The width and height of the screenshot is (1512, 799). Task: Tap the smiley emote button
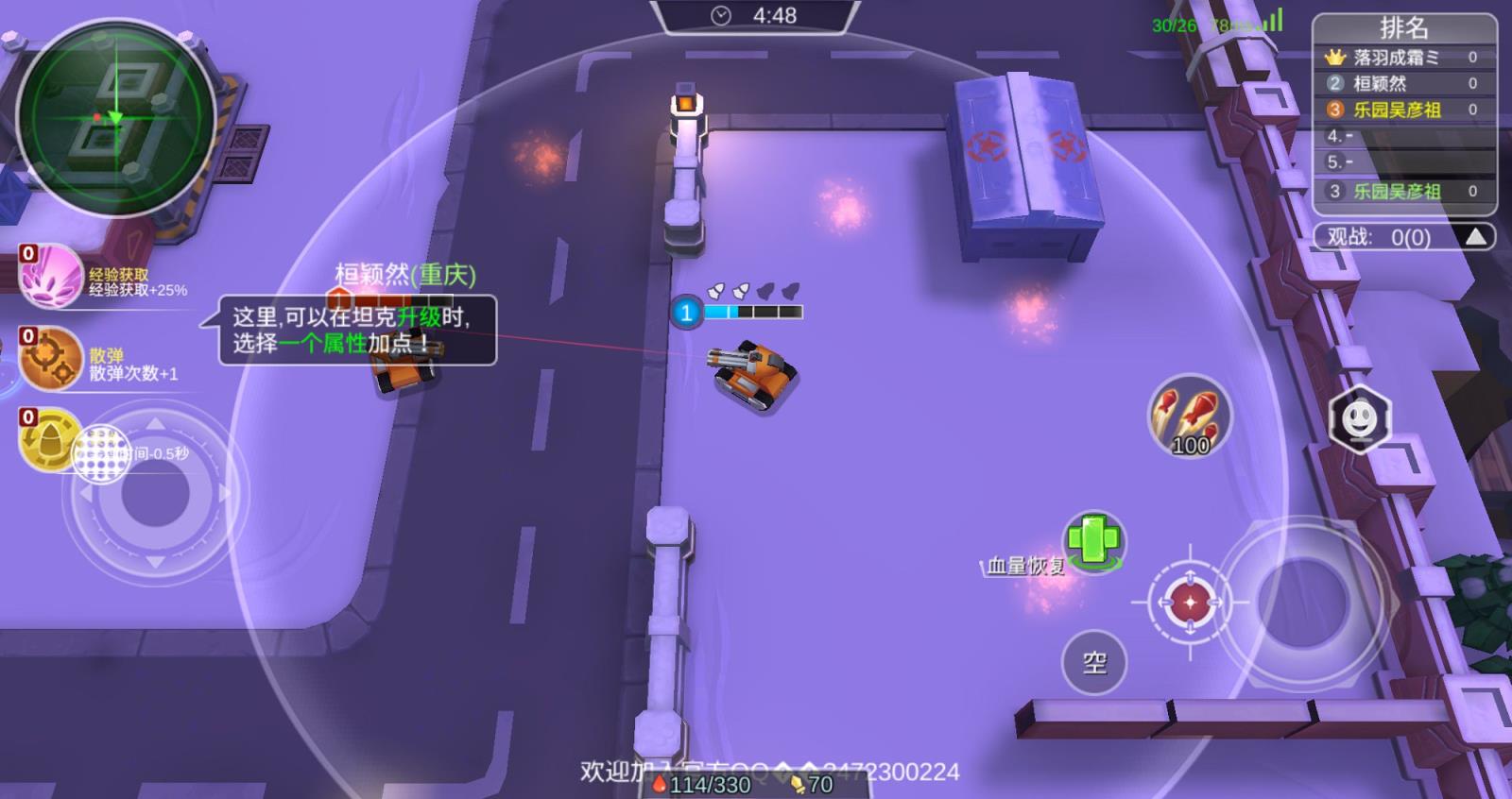[x=1359, y=418]
